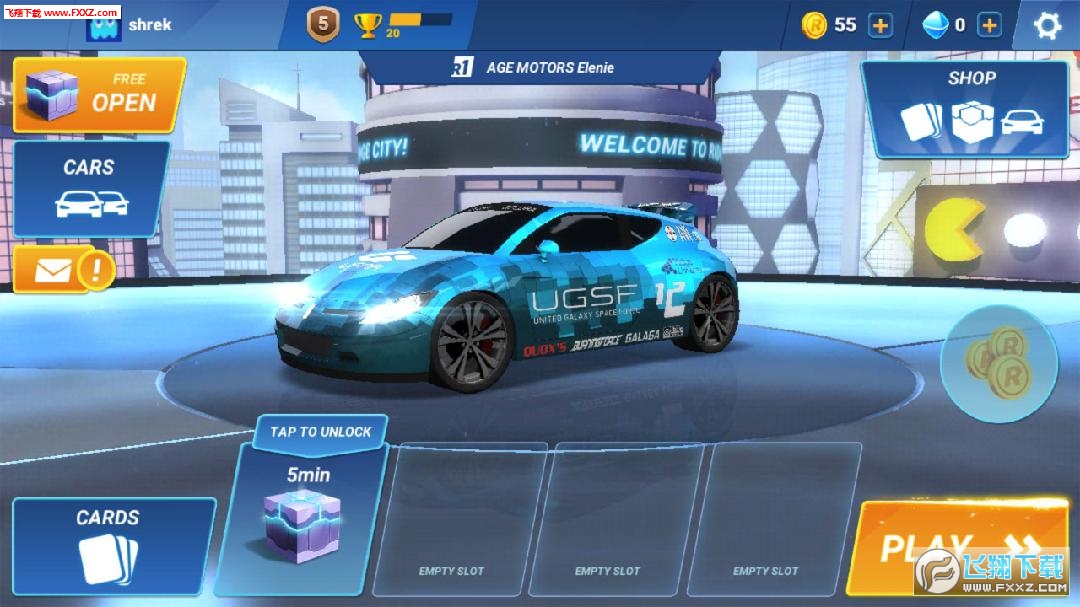Open the gear settings
The height and width of the screenshot is (607, 1080).
1047,25
